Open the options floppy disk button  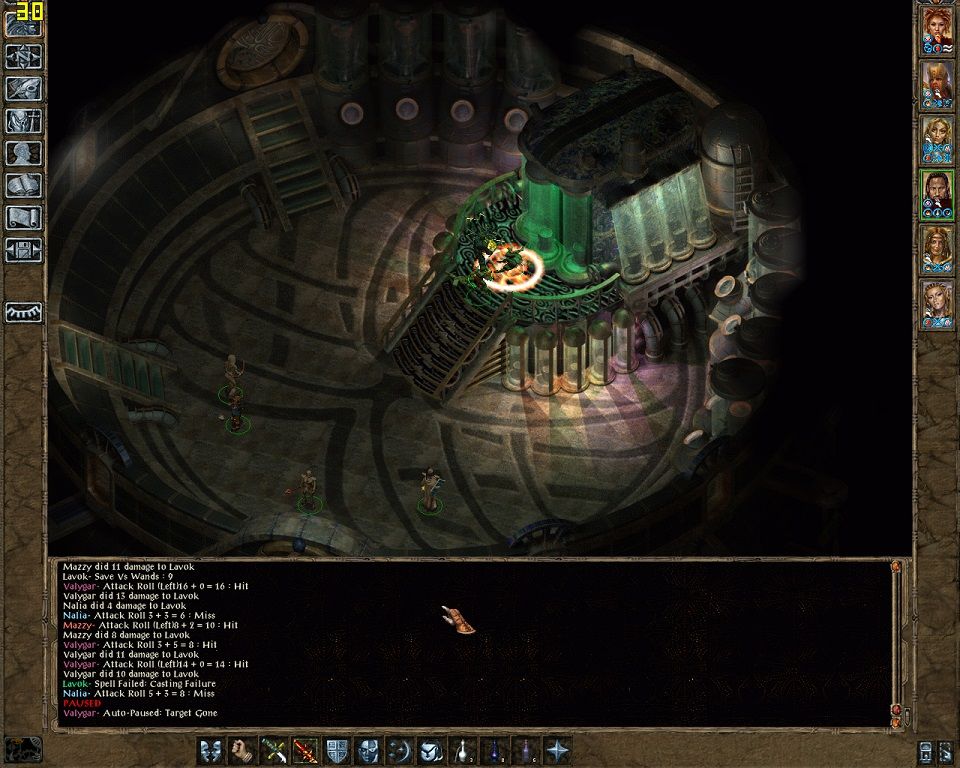point(23,249)
